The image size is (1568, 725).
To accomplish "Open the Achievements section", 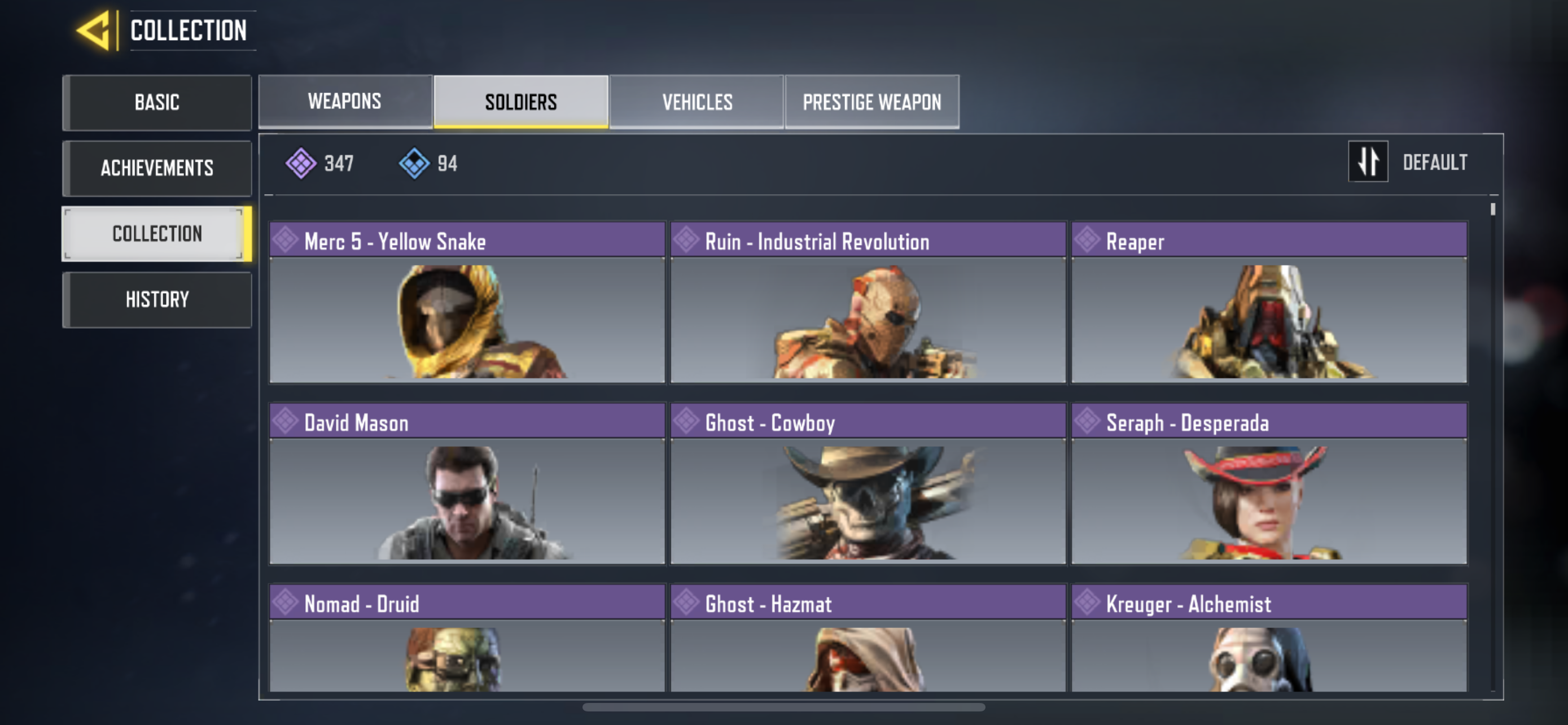I will pos(156,168).
